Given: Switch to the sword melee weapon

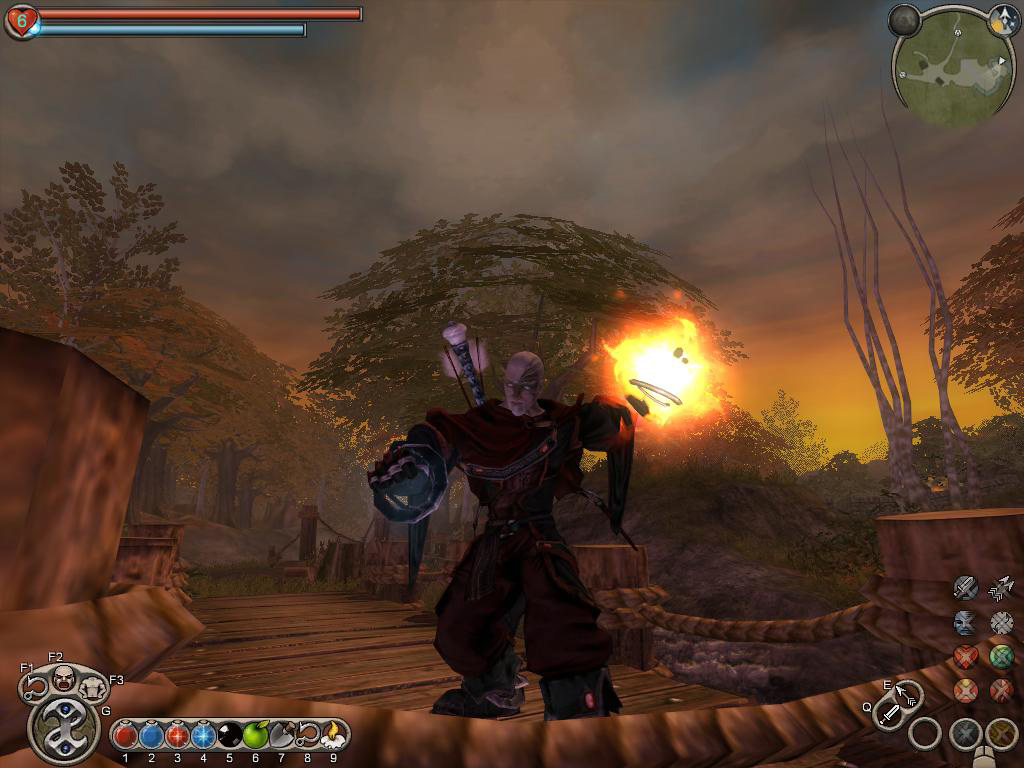Looking at the screenshot, I should [x=889, y=714].
